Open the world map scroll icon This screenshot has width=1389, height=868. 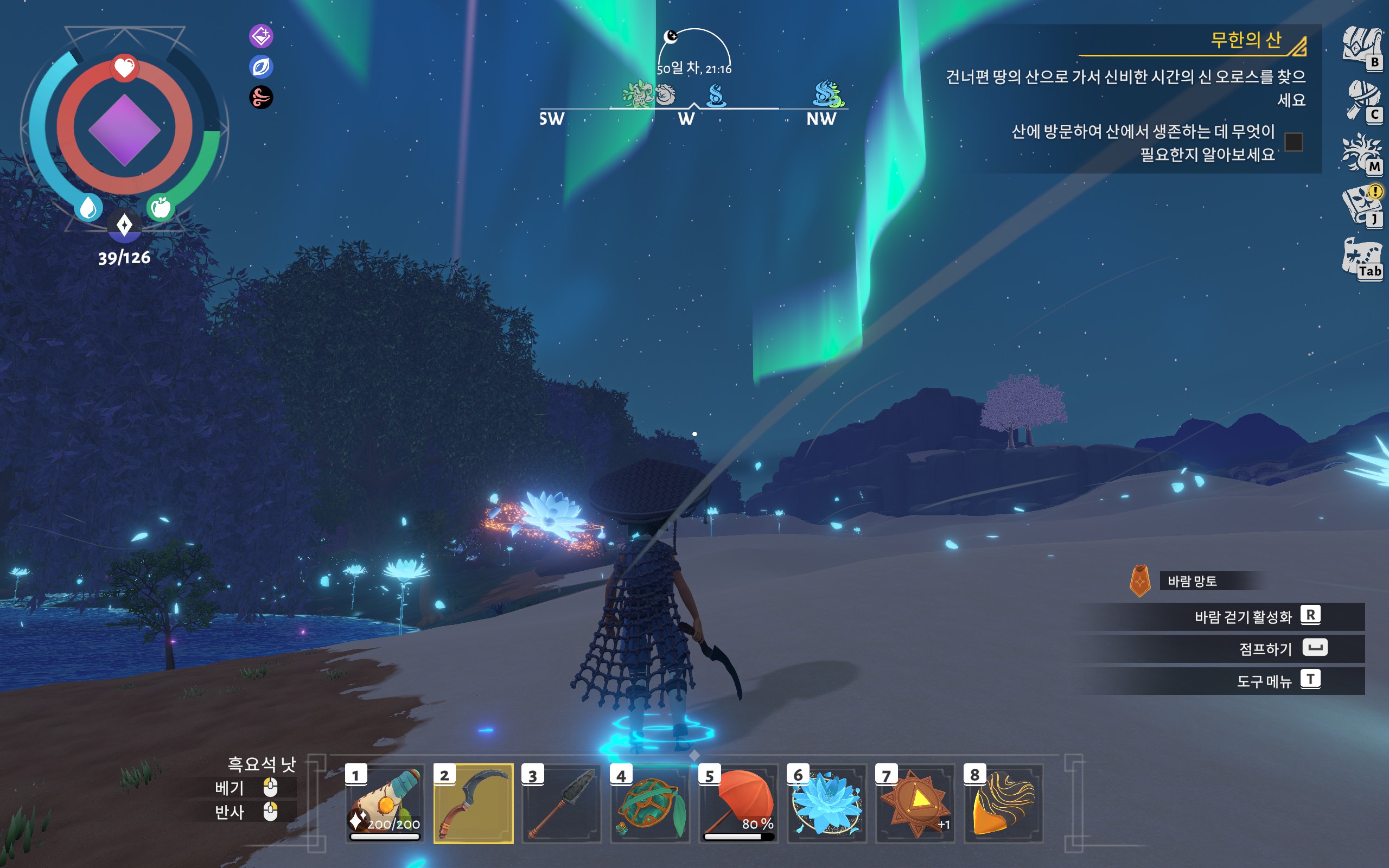pos(1361,258)
